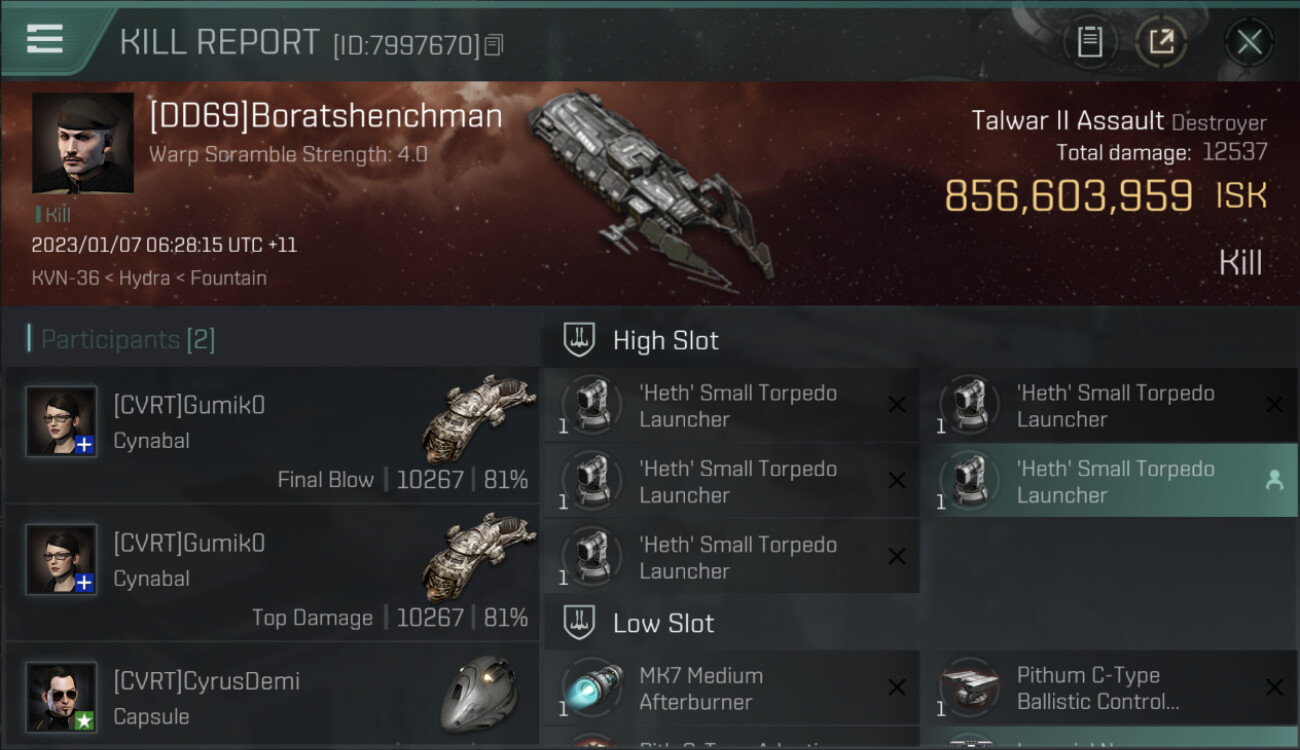
Task: Select the MK7 Medium Afterburner module
Action: [732, 688]
